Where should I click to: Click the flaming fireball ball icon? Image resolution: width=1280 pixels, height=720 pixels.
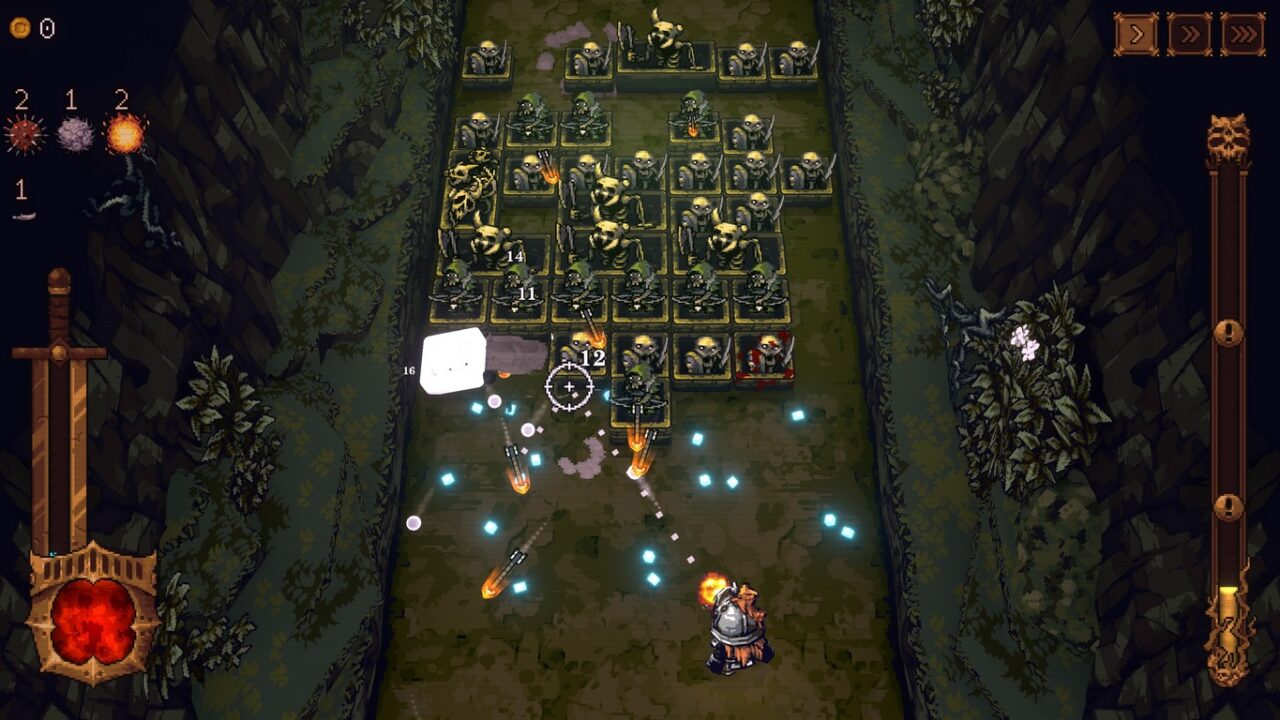[125, 134]
